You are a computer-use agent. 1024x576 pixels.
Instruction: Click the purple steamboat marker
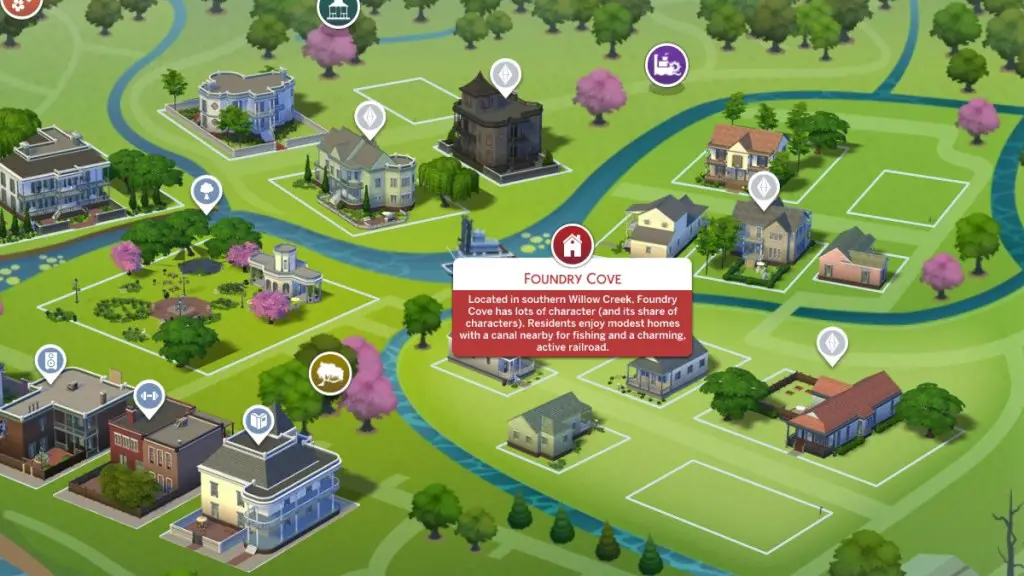pos(666,65)
